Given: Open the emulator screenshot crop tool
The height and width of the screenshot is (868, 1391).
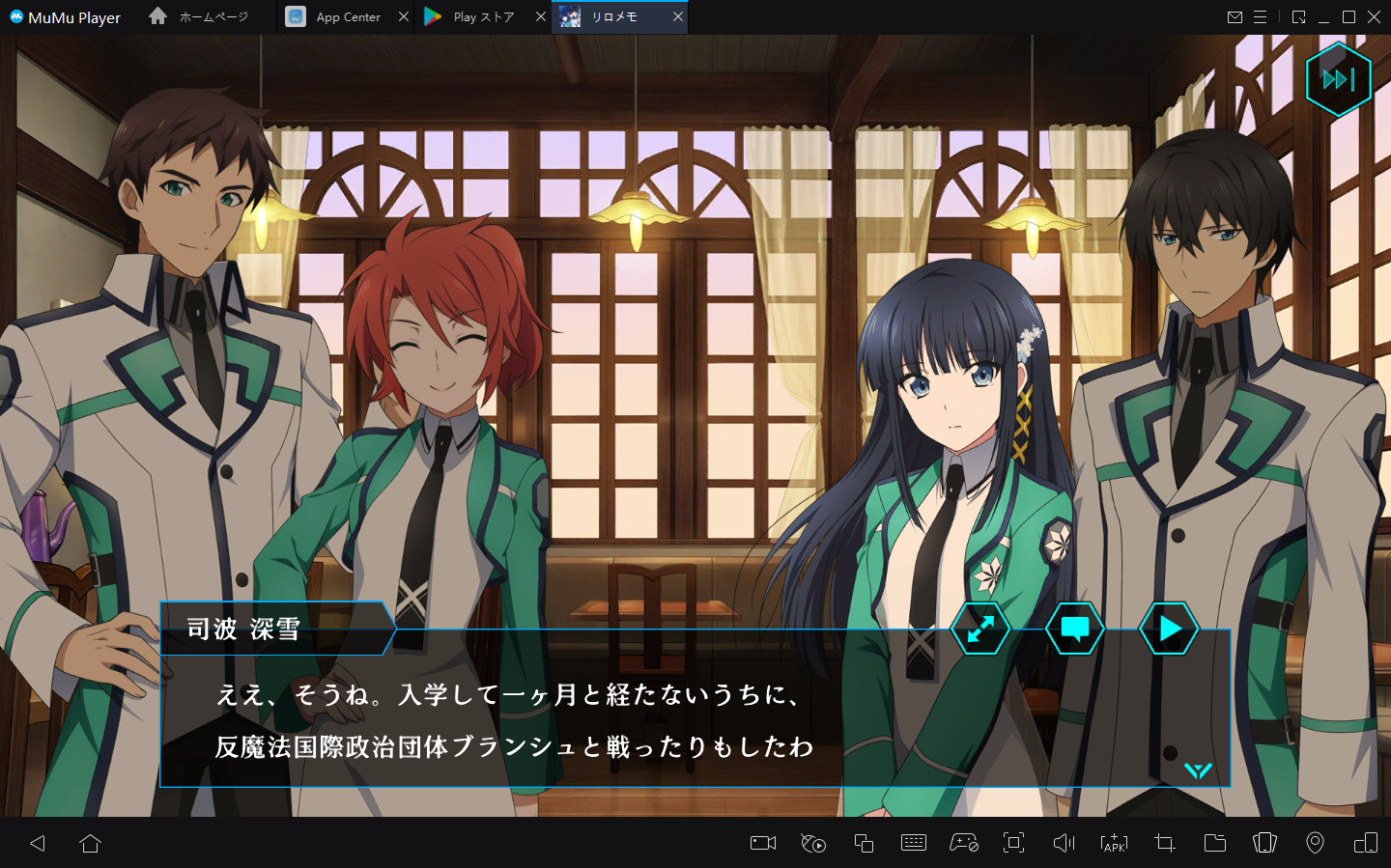Looking at the screenshot, I should coord(1164,843).
